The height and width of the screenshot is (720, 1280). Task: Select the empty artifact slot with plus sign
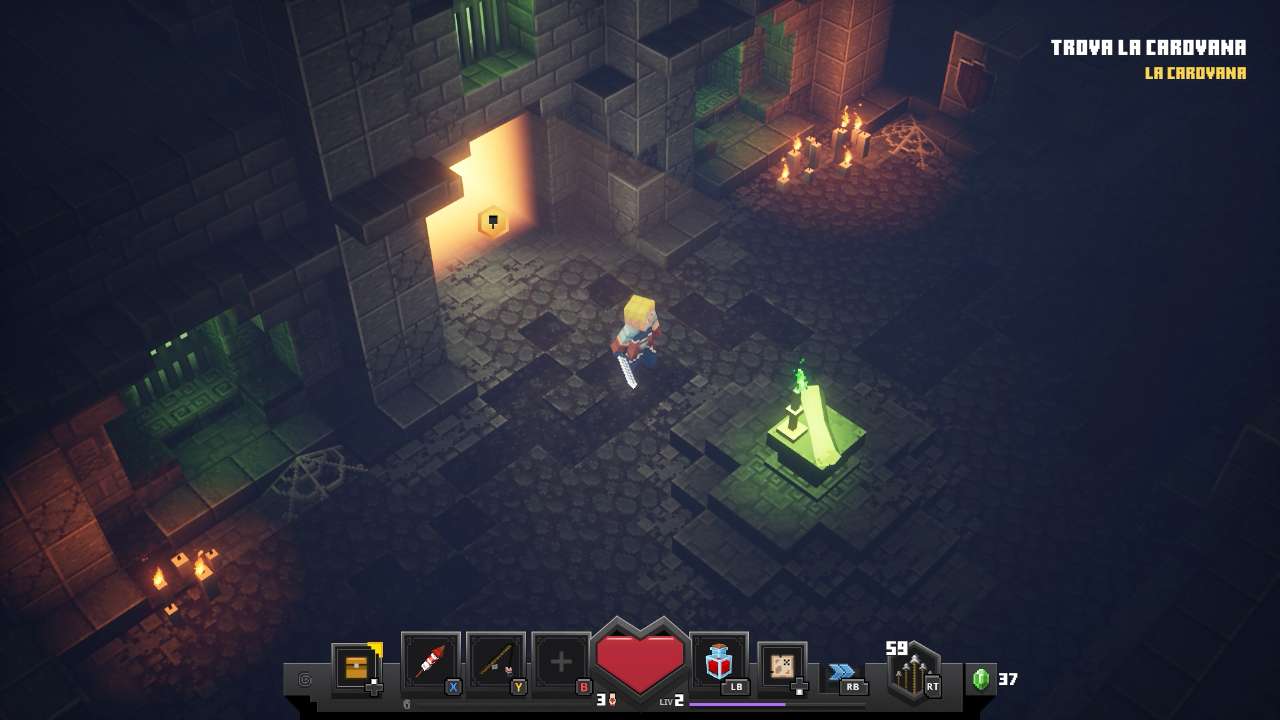[x=561, y=662]
